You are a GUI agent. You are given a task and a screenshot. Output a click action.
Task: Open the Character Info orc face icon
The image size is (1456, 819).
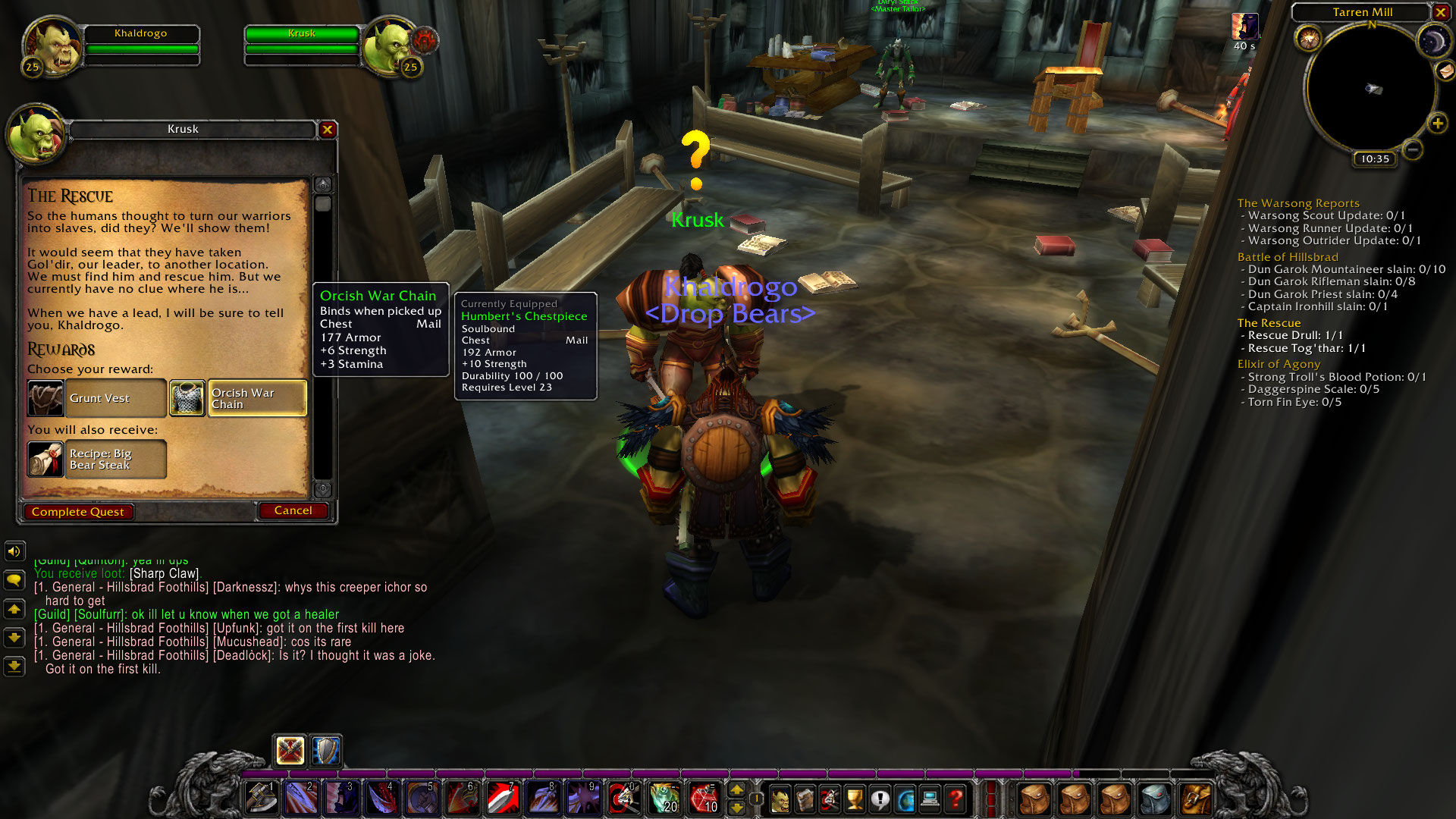click(780, 797)
